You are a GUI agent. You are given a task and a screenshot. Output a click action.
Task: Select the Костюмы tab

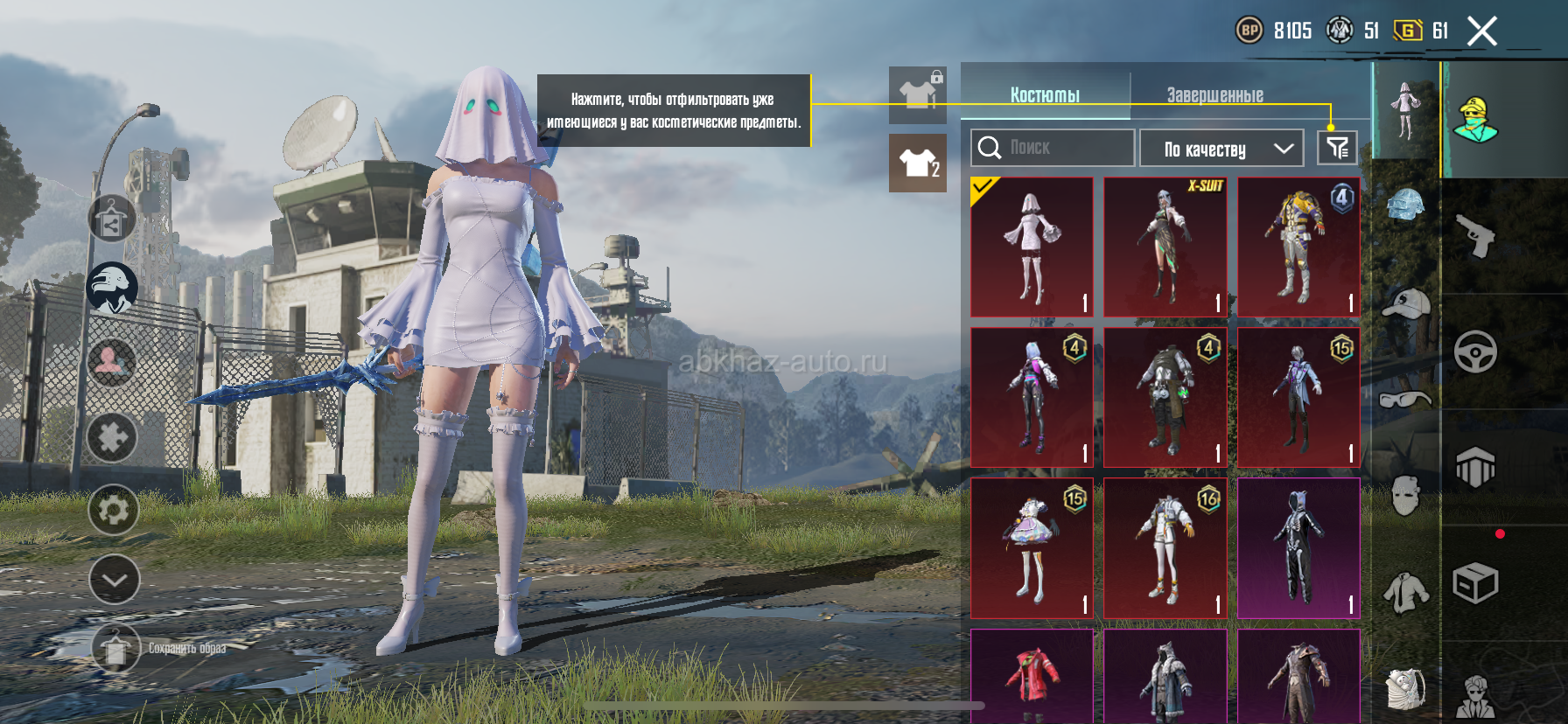tap(1045, 94)
